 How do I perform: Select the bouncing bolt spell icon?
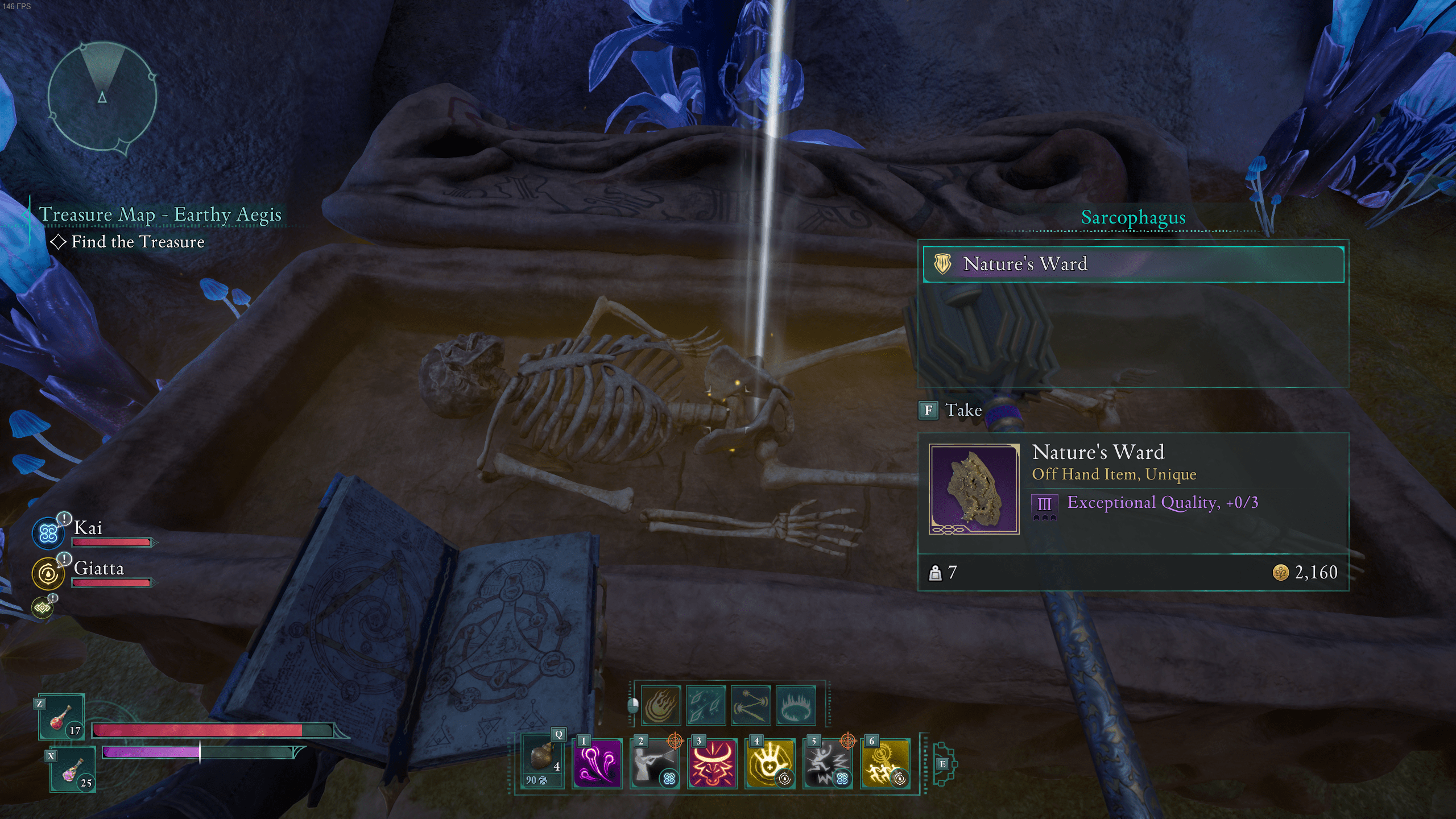751,705
